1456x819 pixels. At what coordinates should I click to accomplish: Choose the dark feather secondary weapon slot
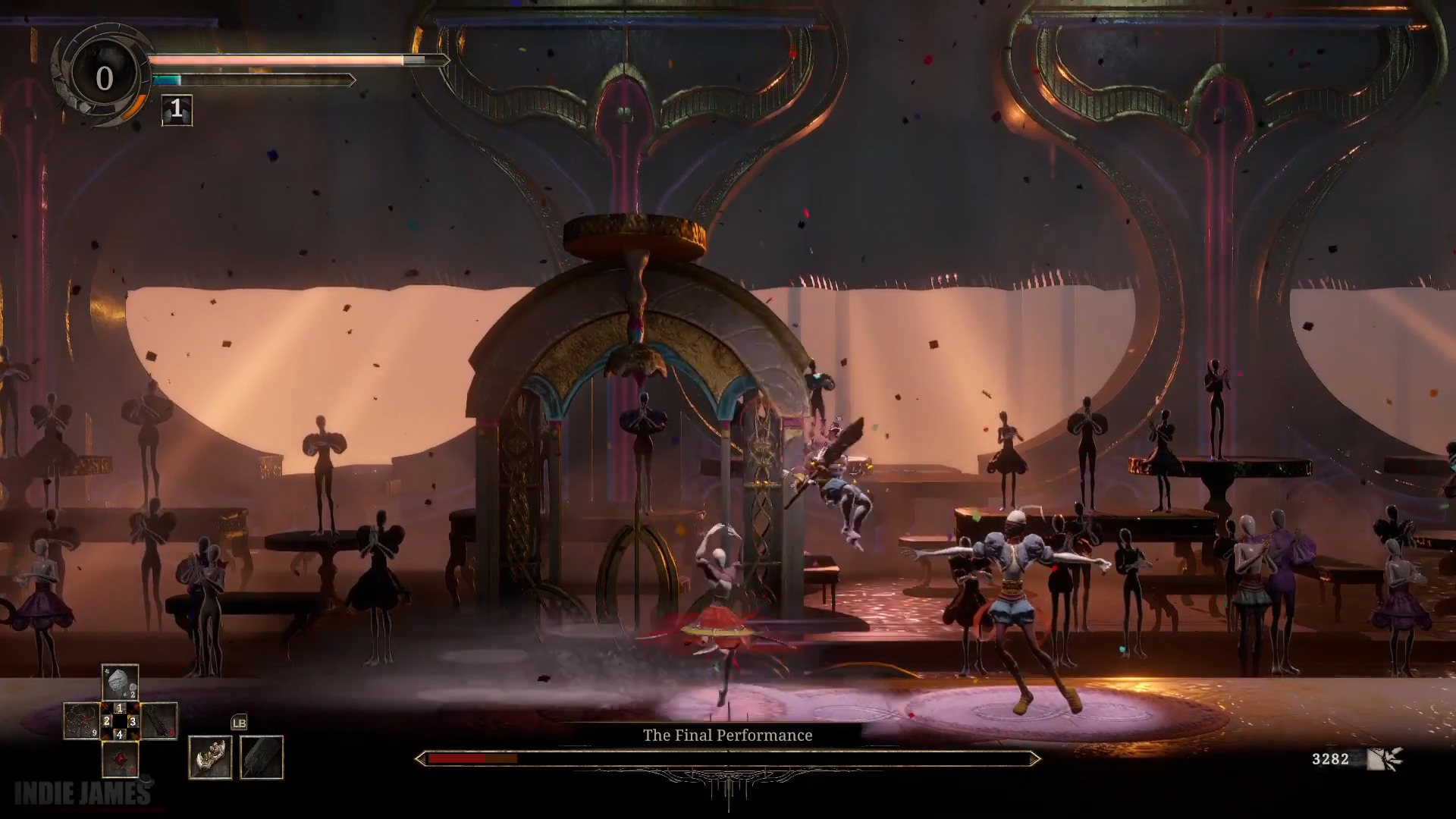click(262, 757)
